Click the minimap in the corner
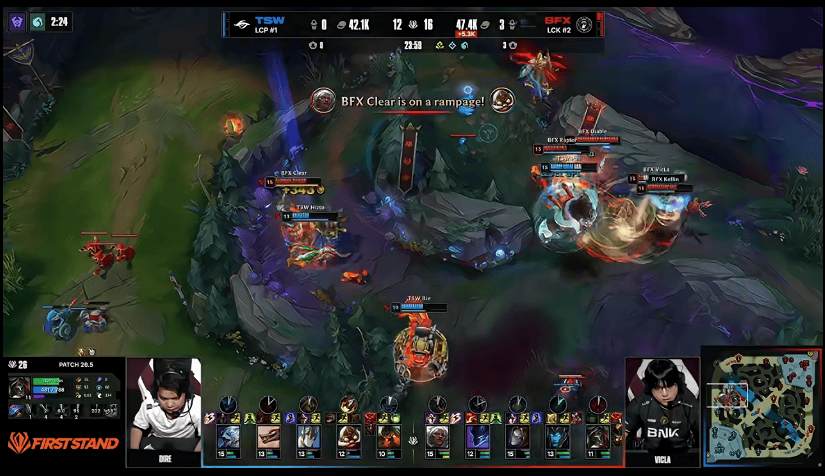 [x=762, y=409]
